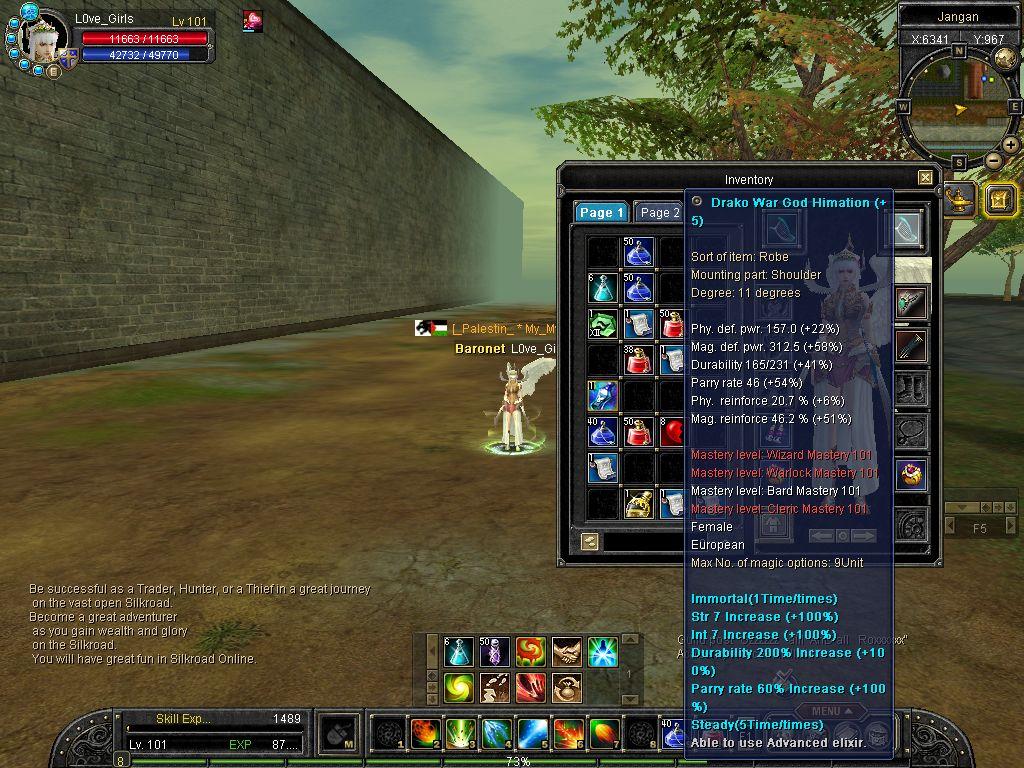Image resolution: width=1024 pixels, height=768 pixels.
Task: Open the glowing scroll icon beside the lamp
Action: coord(999,199)
